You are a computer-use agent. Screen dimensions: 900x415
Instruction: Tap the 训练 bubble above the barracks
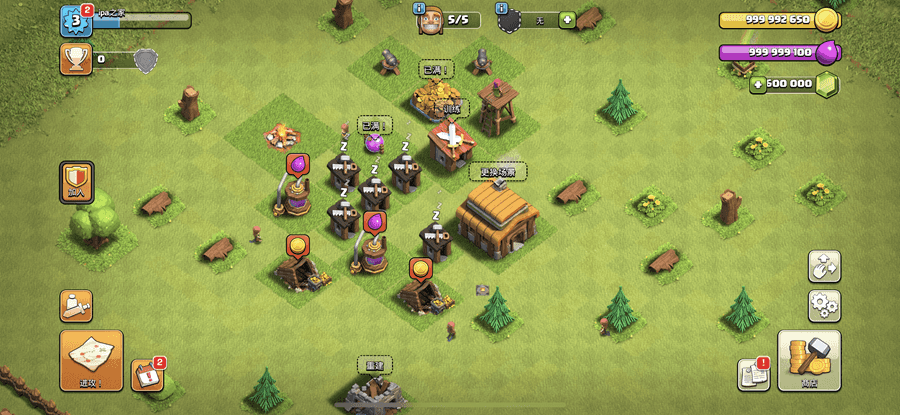click(x=451, y=108)
